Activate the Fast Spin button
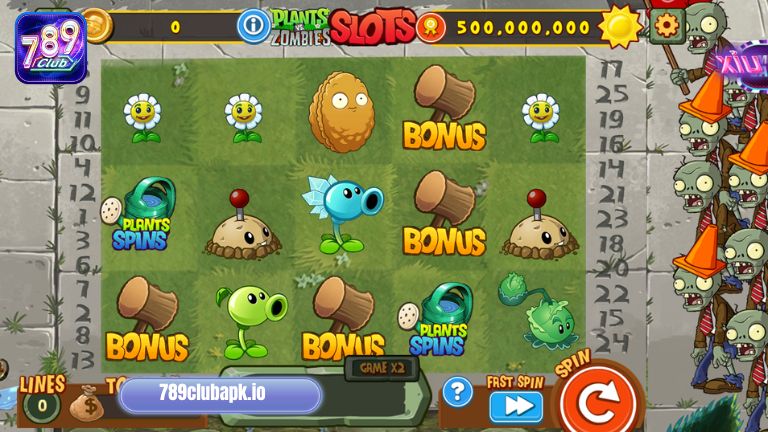Viewport: 768px width, 432px height. pyautogui.click(x=516, y=406)
